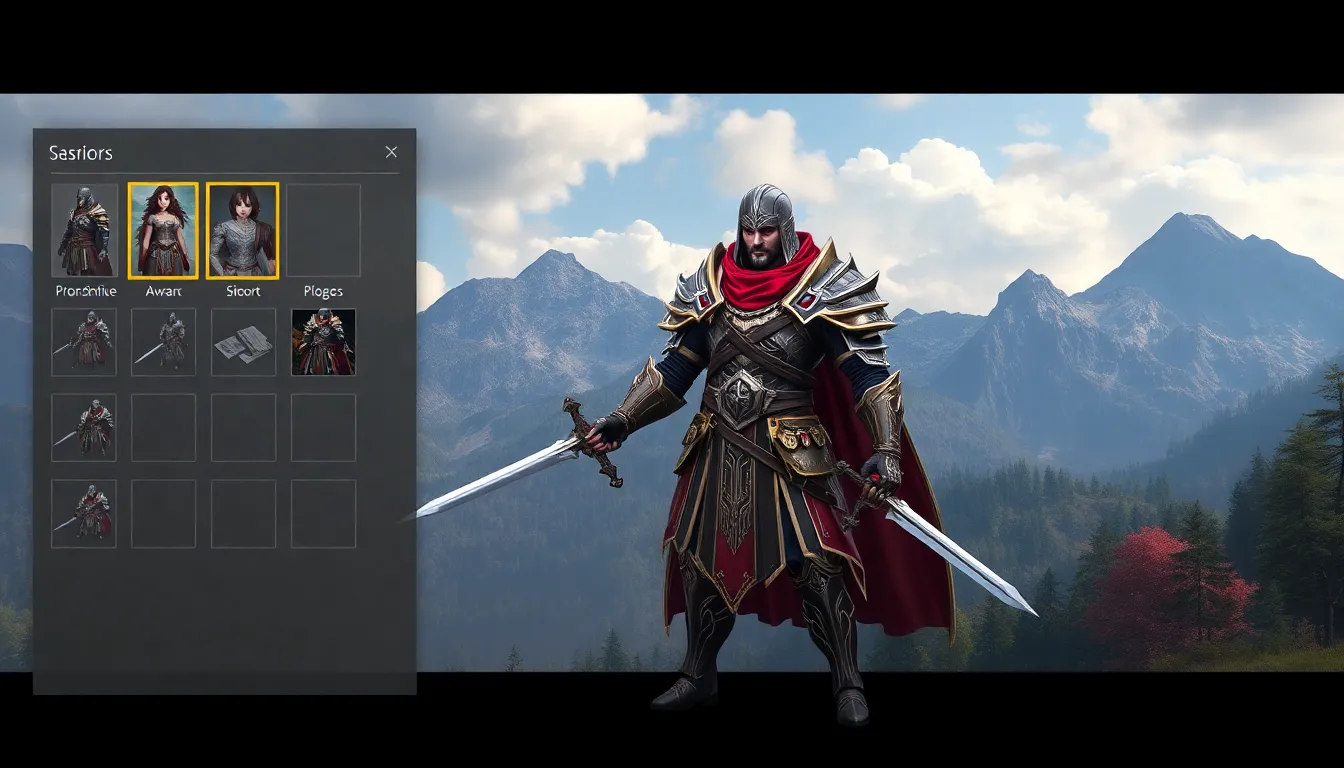This screenshot has width=1344, height=768.
Task: Select the helmeted knight portrait labeled Pronshfite
Action: point(85,230)
